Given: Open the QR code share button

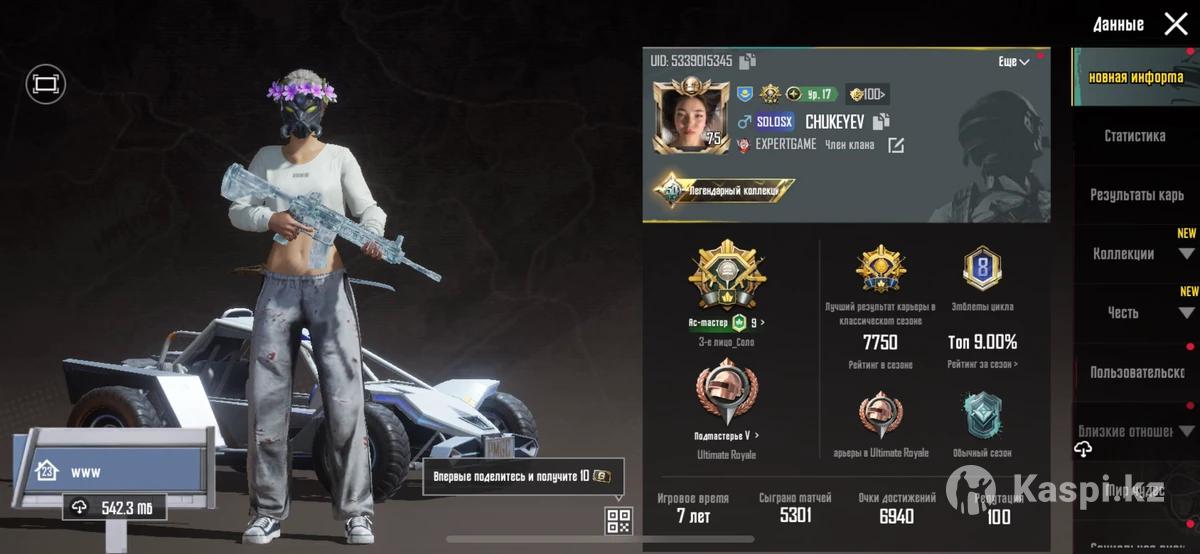Looking at the screenshot, I should coord(619,520).
